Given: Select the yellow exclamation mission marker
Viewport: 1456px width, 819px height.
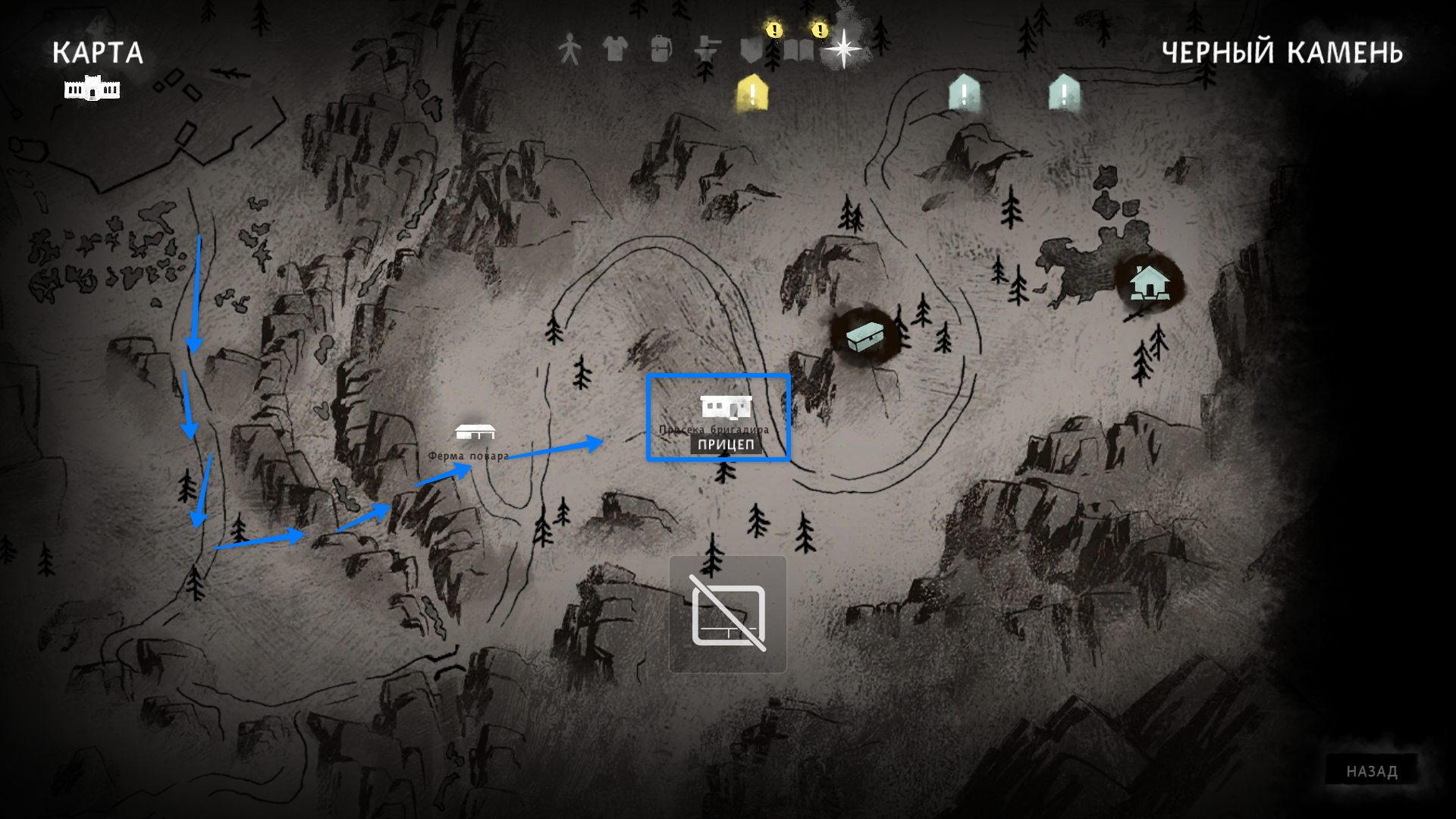Looking at the screenshot, I should (752, 94).
